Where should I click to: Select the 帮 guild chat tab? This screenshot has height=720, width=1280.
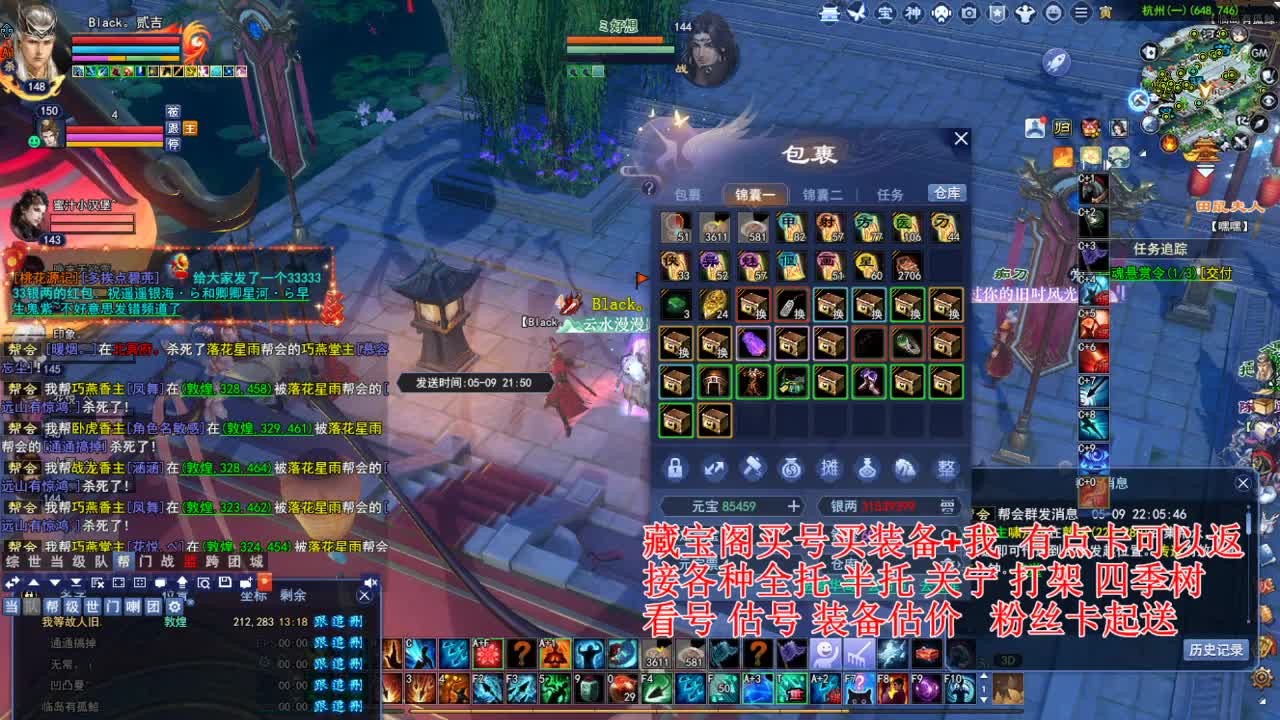click(52, 606)
